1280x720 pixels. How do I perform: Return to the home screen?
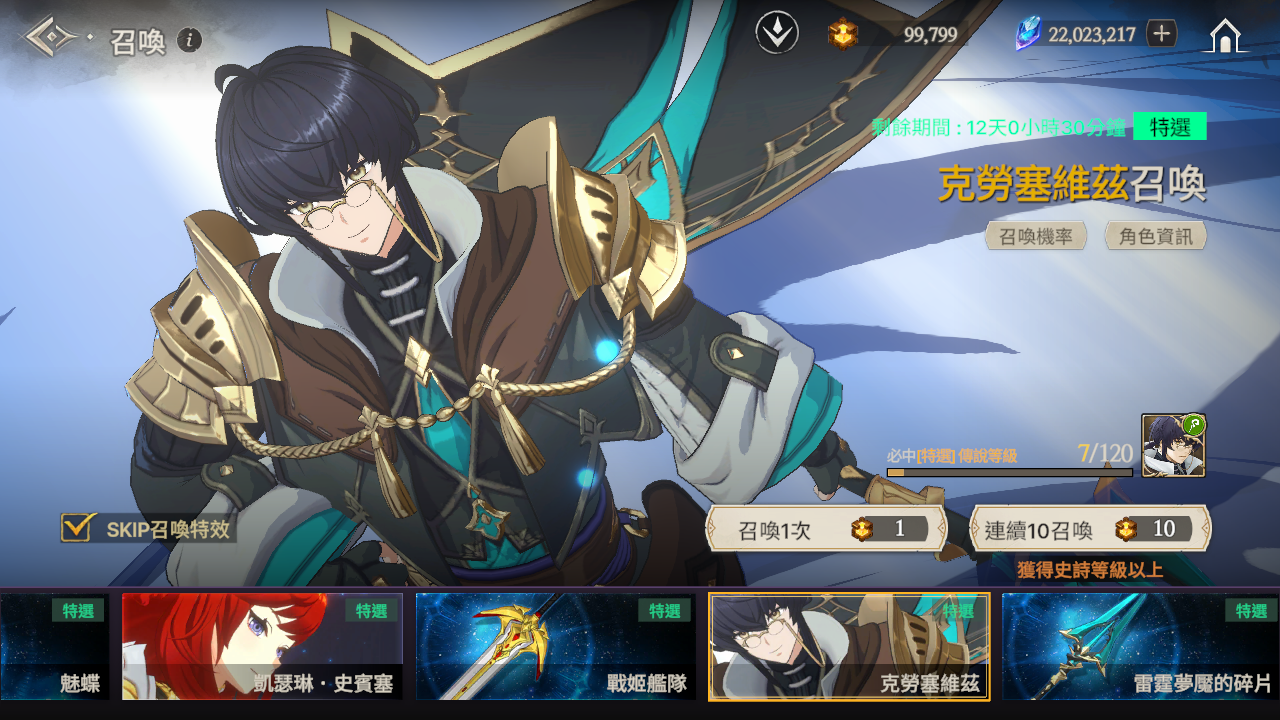(x=1225, y=36)
